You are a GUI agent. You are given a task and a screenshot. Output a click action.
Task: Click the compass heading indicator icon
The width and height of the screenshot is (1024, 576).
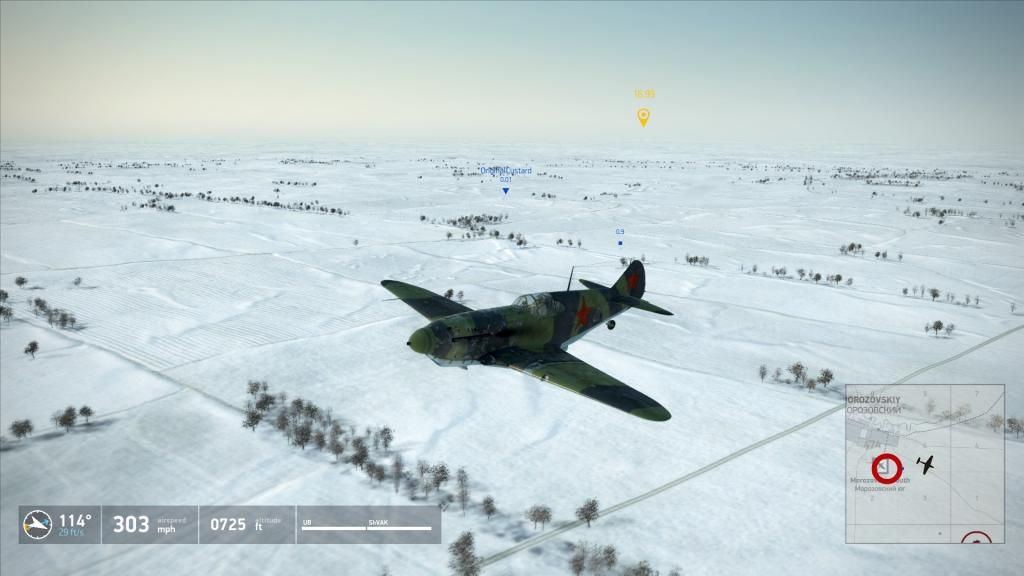pos(38,524)
